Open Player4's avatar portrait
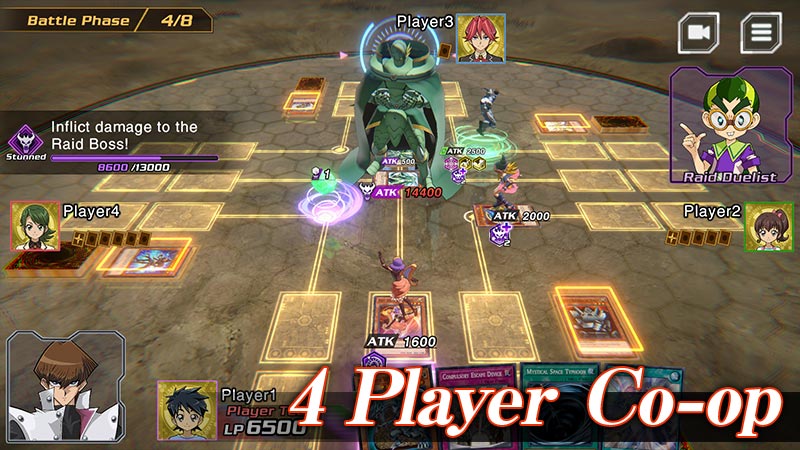The width and height of the screenshot is (800, 450). click(35, 226)
